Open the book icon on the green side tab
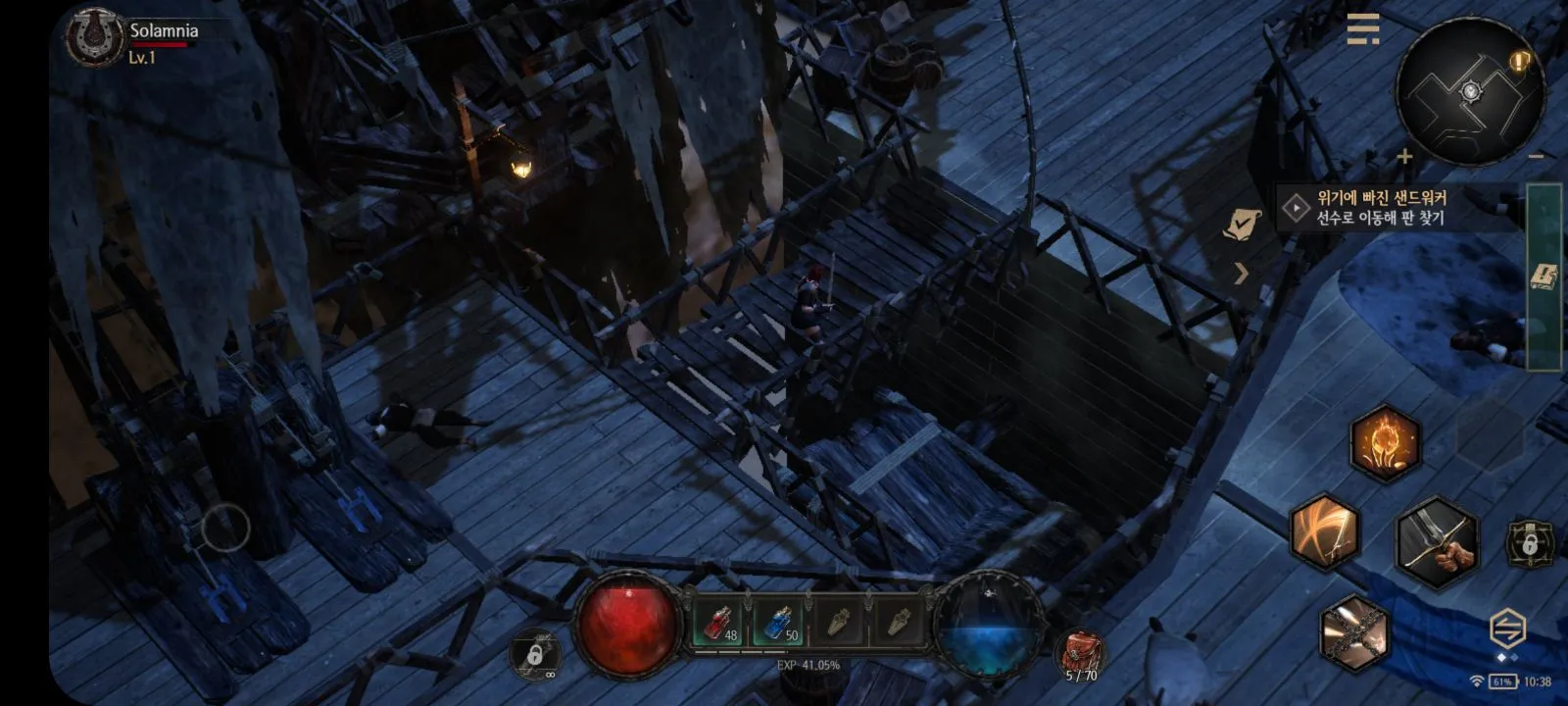 [1544, 277]
